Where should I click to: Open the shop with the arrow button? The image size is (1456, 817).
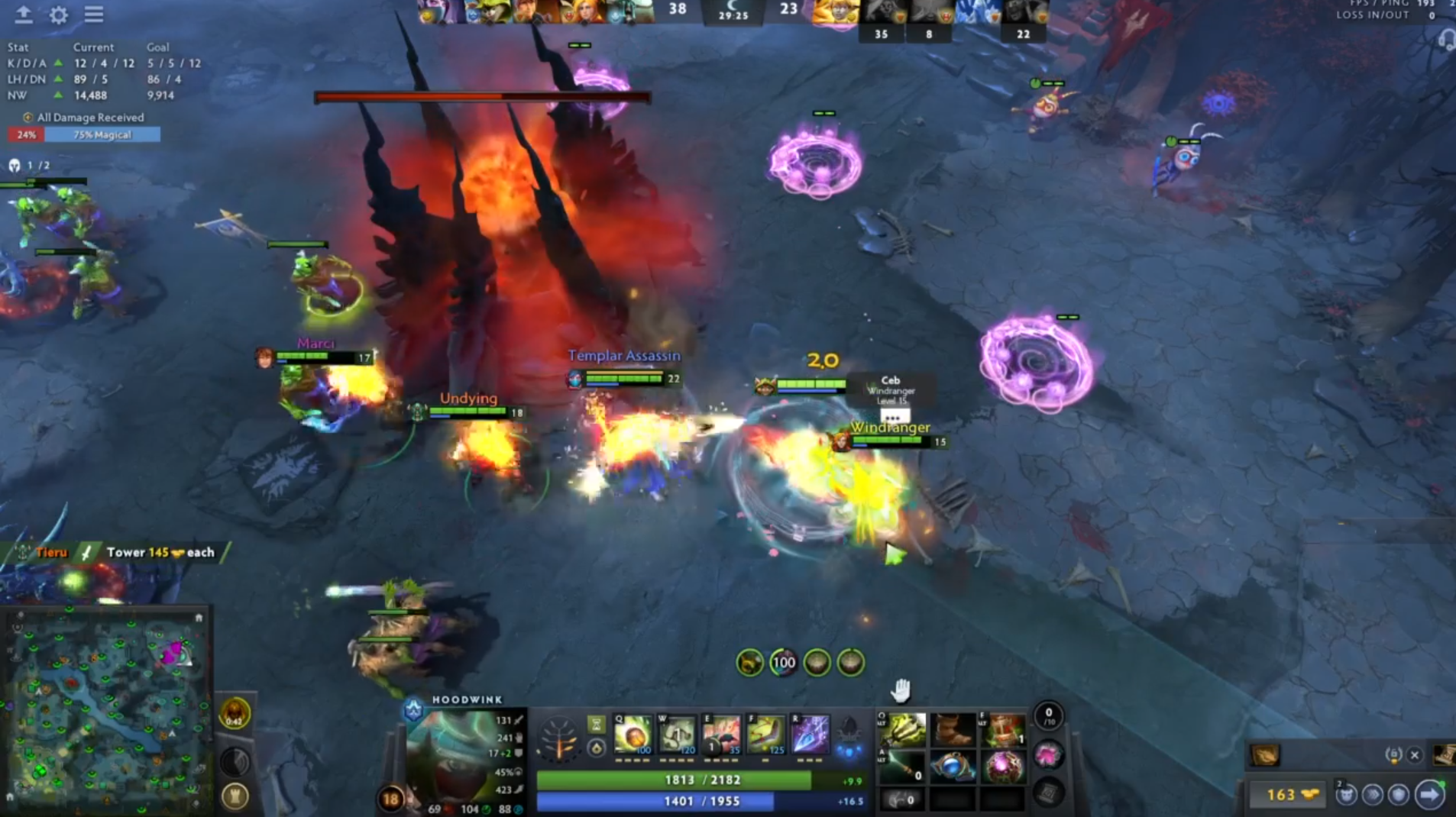(1428, 795)
